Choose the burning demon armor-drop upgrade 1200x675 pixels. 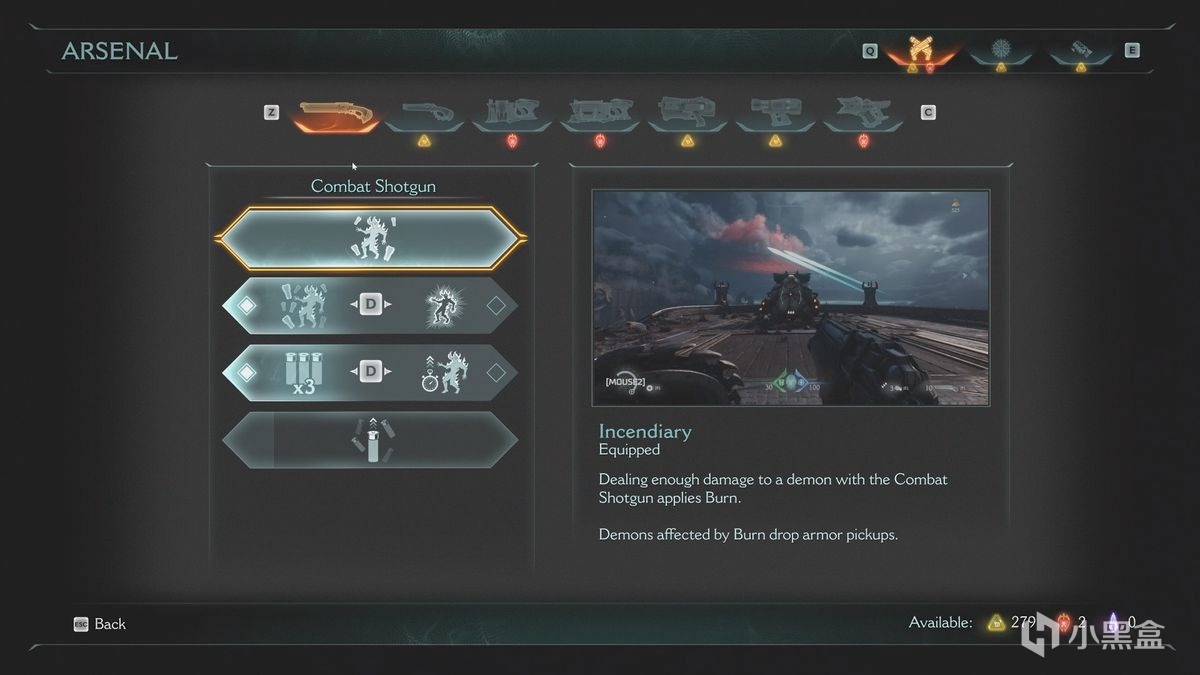click(x=301, y=306)
